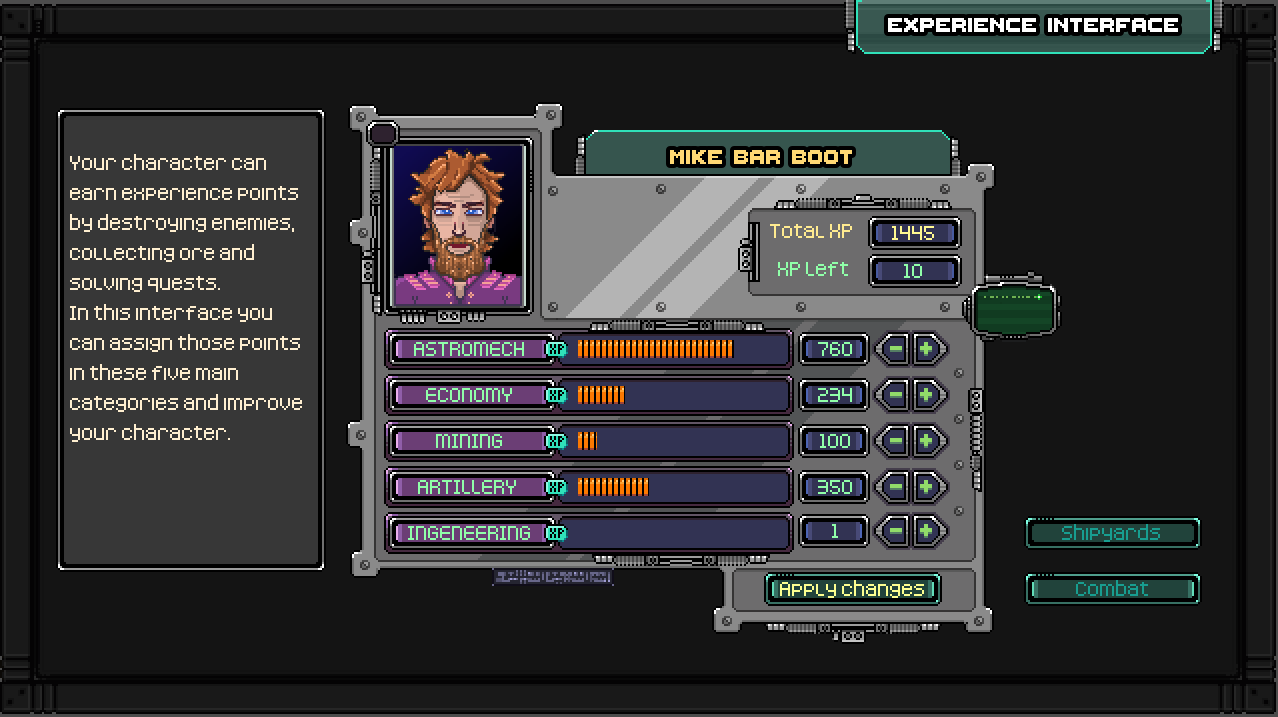Add experience to Ingeneering
Image resolution: width=1278 pixels, height=717 pixels.
pos(927,532)
